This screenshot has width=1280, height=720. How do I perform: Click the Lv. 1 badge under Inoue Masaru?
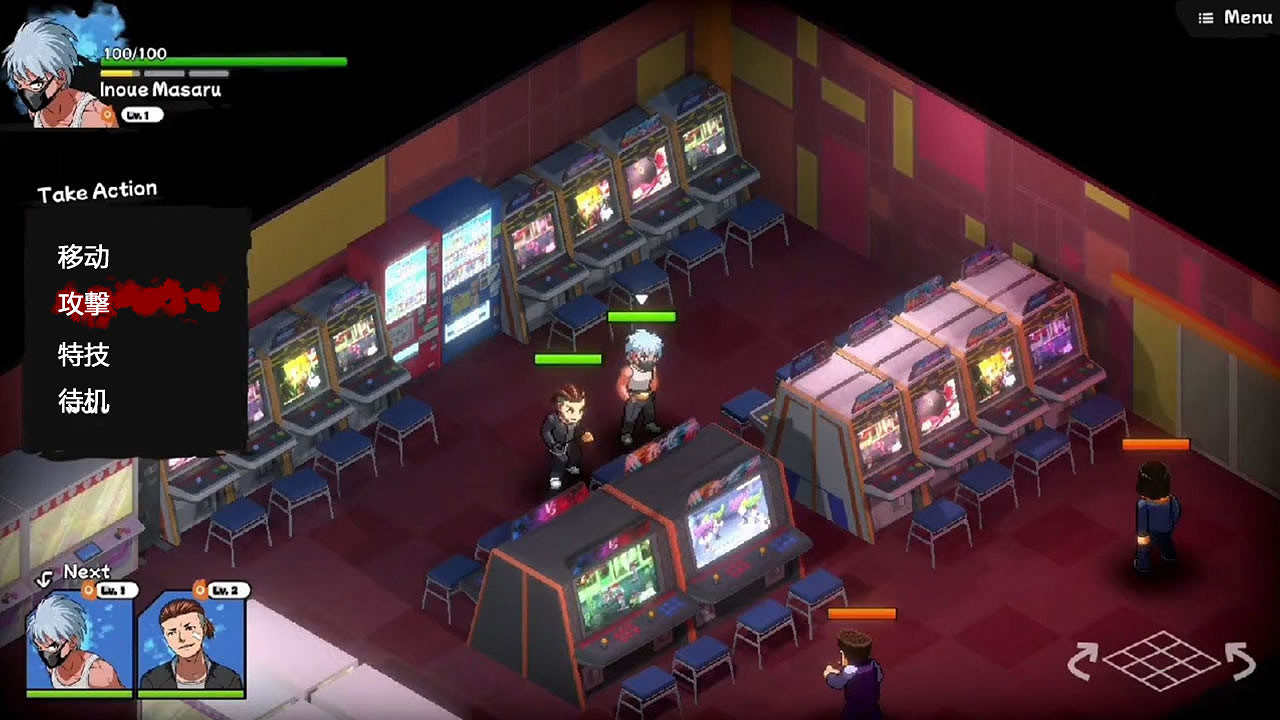pyautogui.click(x=140, y=114)
